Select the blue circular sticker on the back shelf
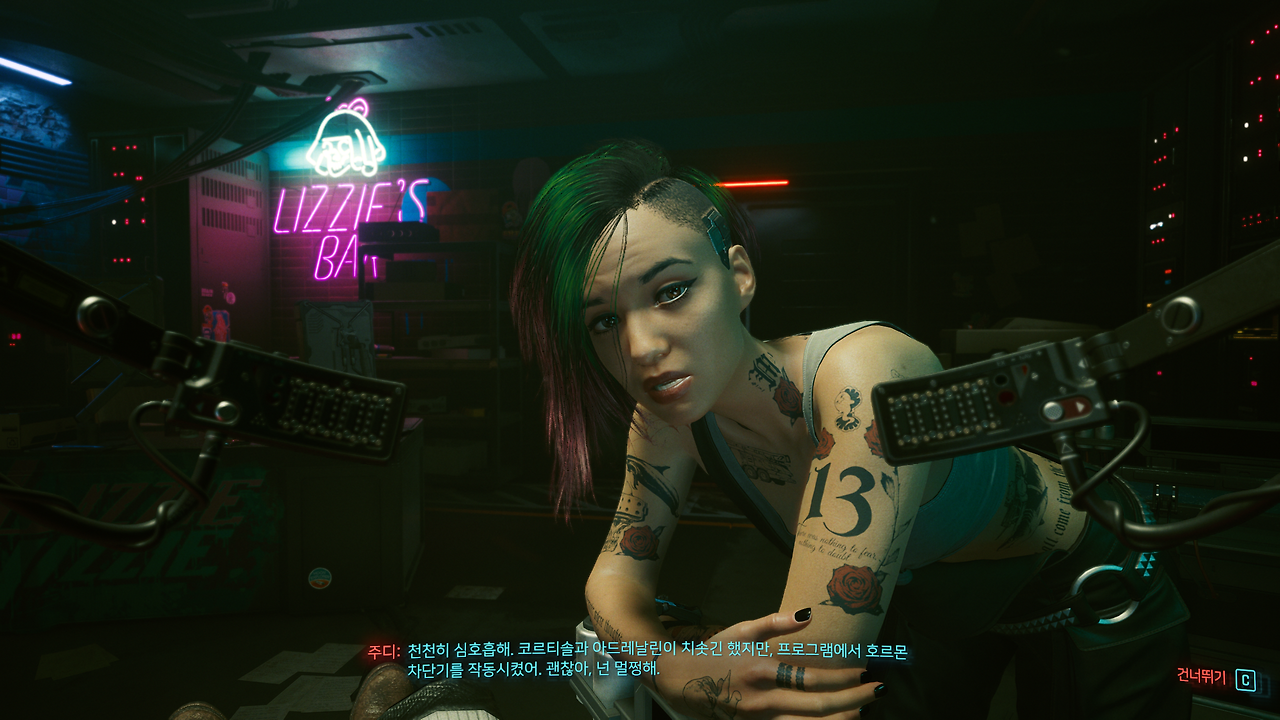 (x=318, y=575)
